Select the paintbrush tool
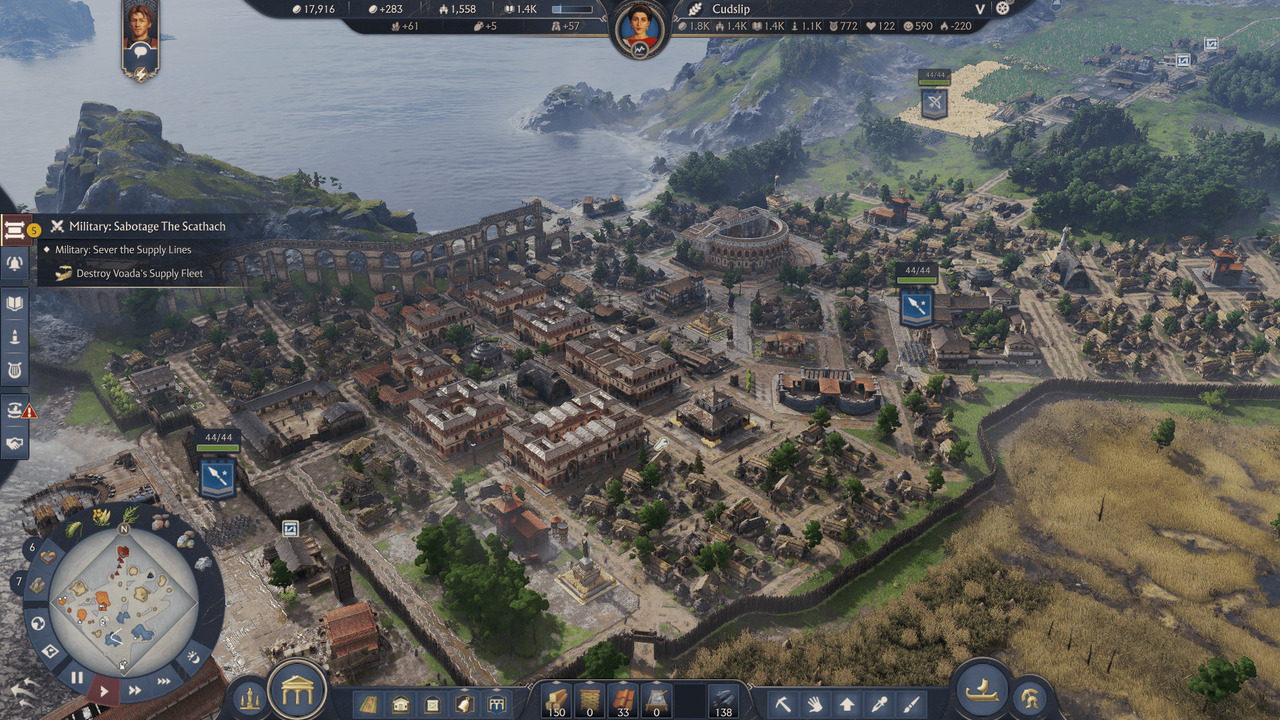The width and height of the screenshot is (1280, 720). coord(910,703)
